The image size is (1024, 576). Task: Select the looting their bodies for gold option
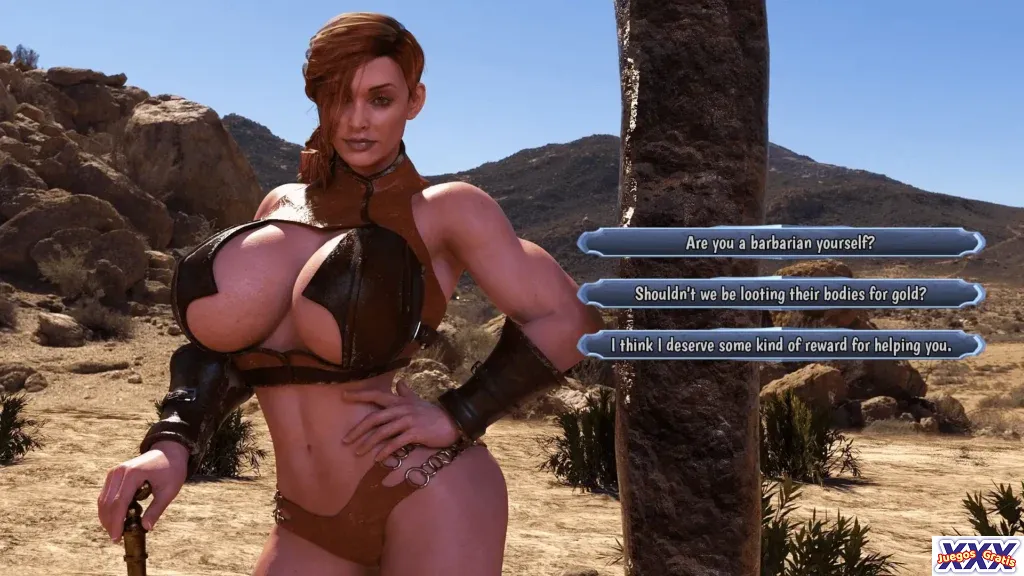(780, 294)
